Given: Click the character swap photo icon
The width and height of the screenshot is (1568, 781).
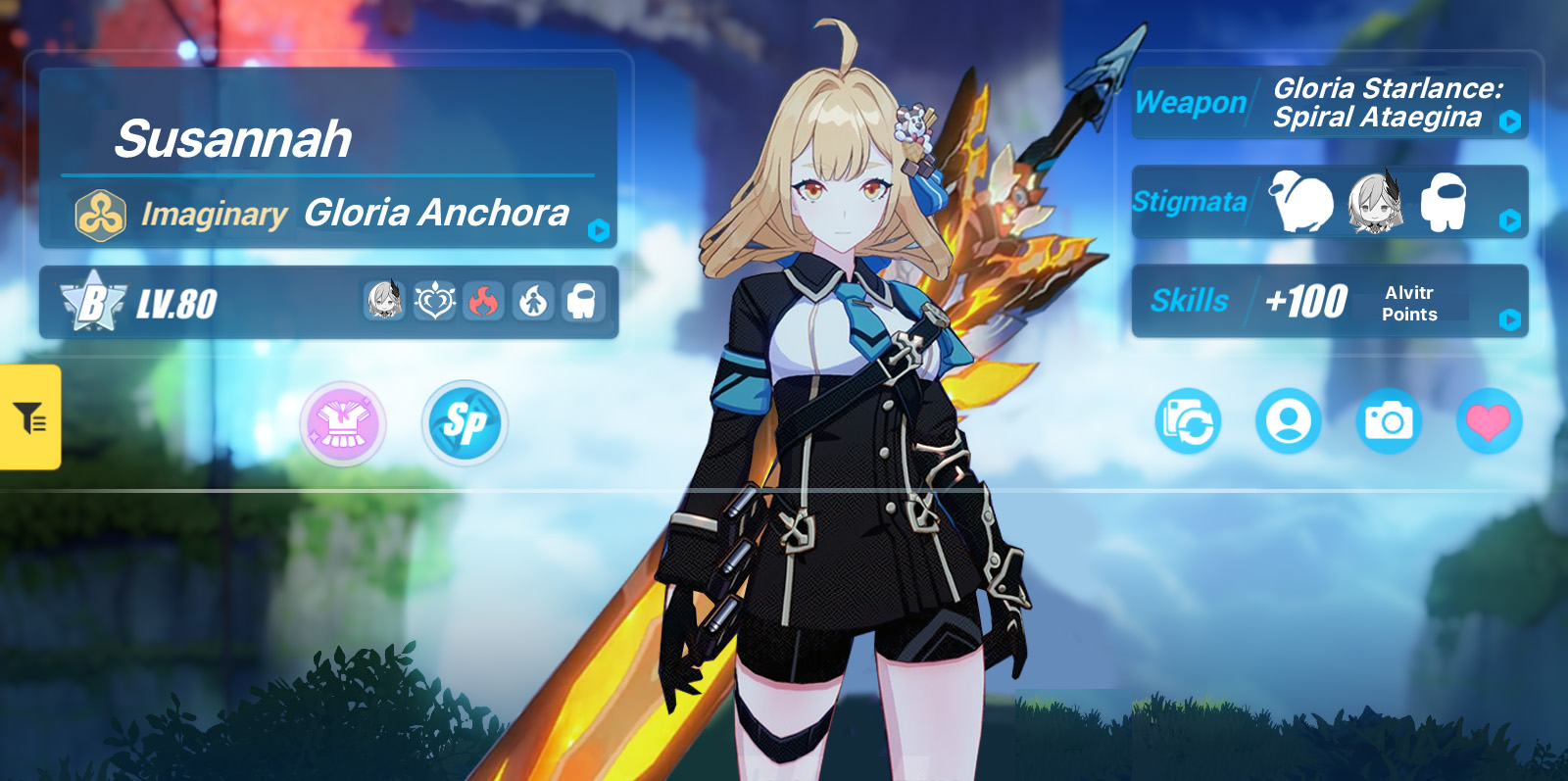Looking at the screenshot, I should pos(1188,423).
